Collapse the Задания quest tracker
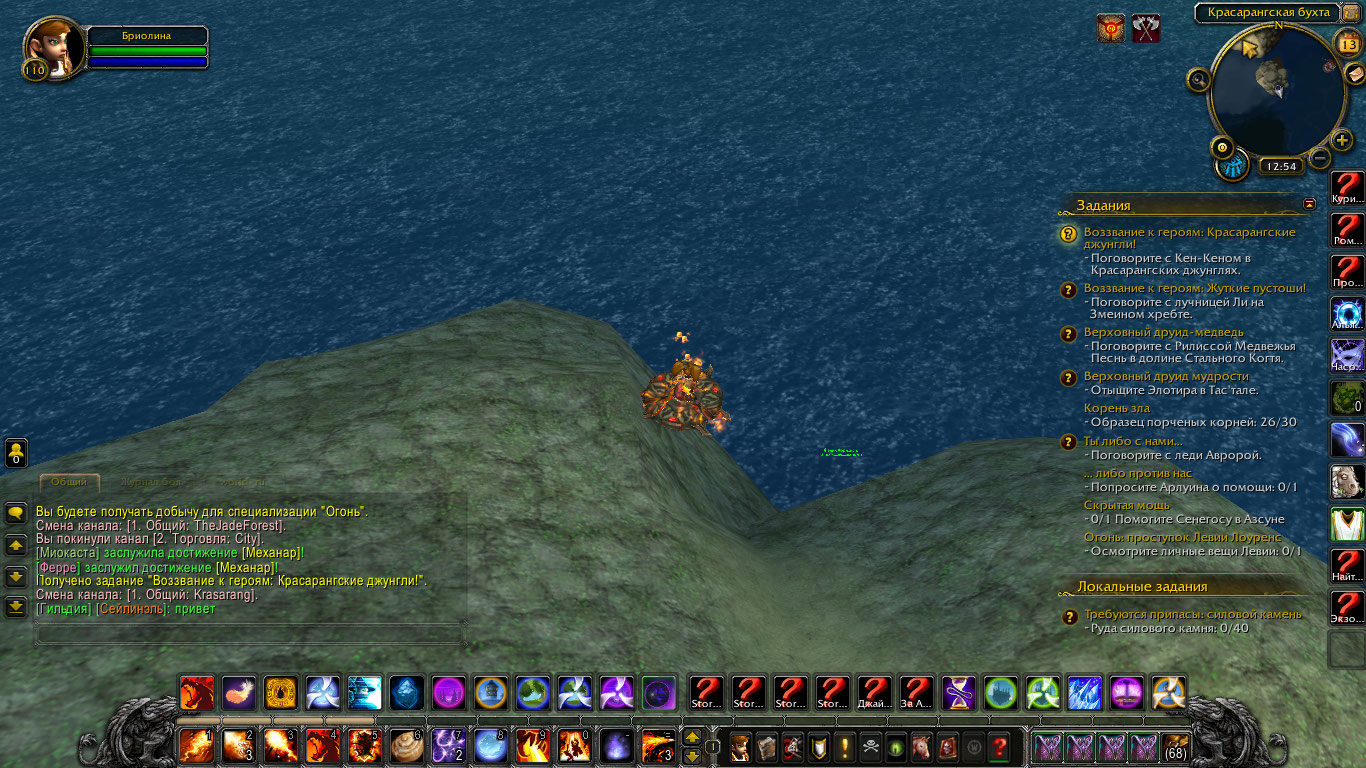Screen dimensions: 1366x768 [1310, 204]
